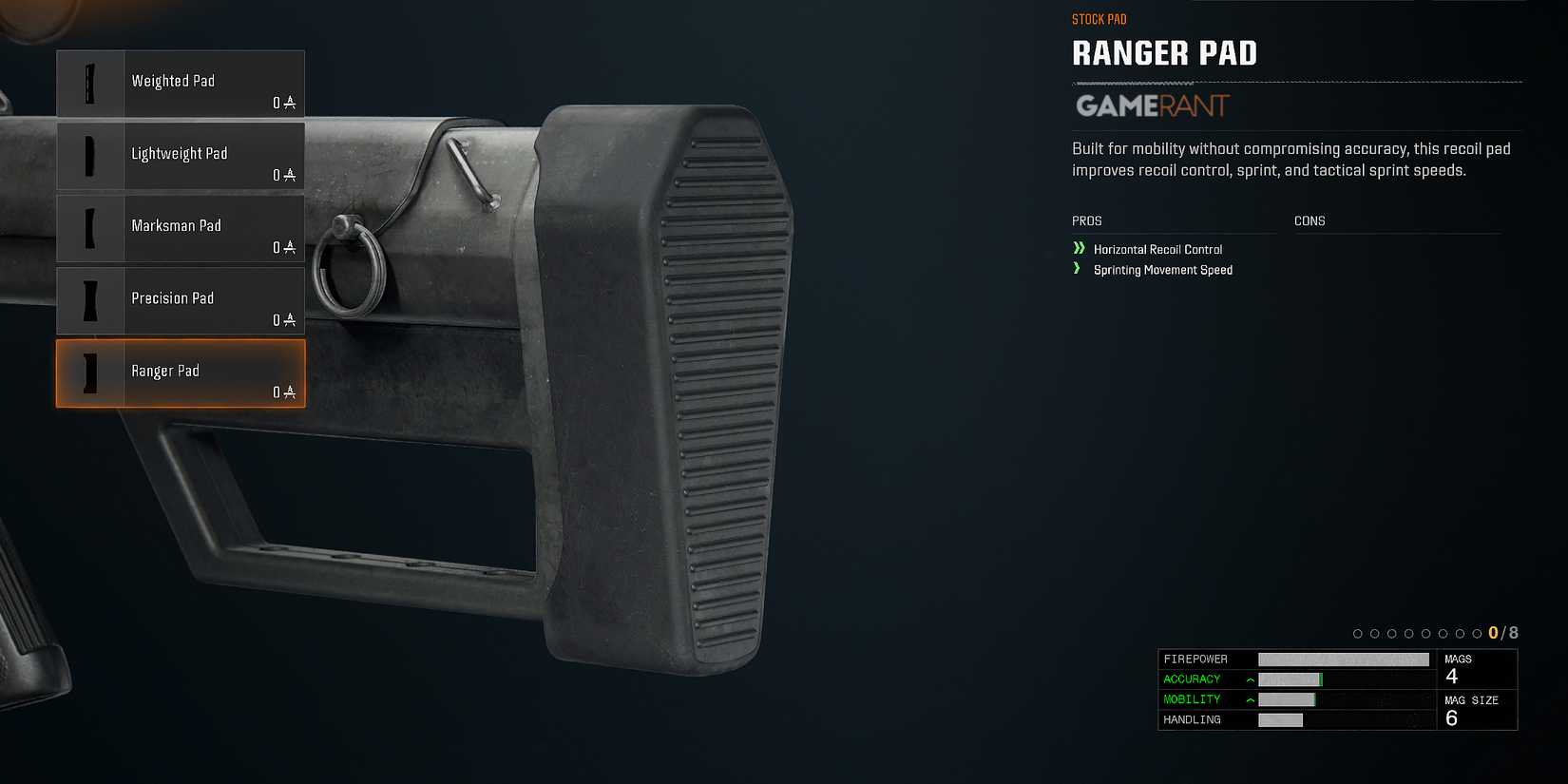Screen dimensions: 1568x784
Task: Select the Weighted Pad thumbnail icon
Action: 90,84
